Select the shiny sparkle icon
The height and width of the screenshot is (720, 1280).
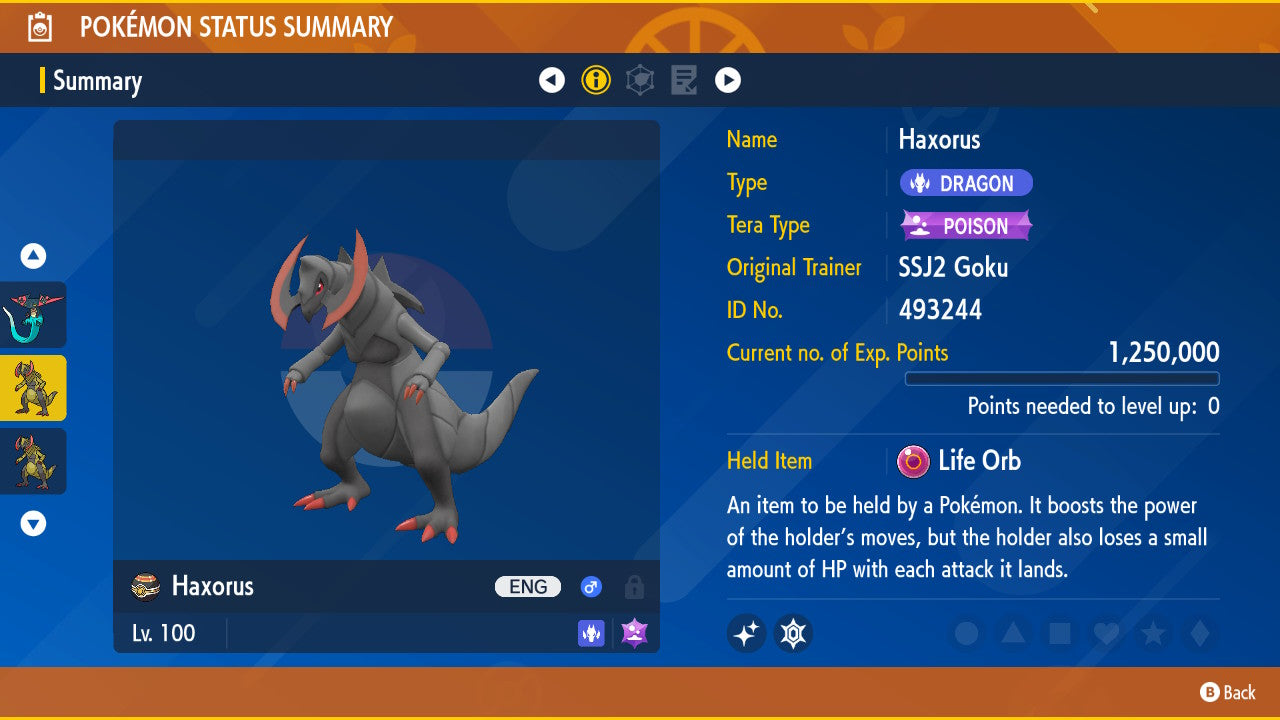pyautogui.click(x=746, y=633)
